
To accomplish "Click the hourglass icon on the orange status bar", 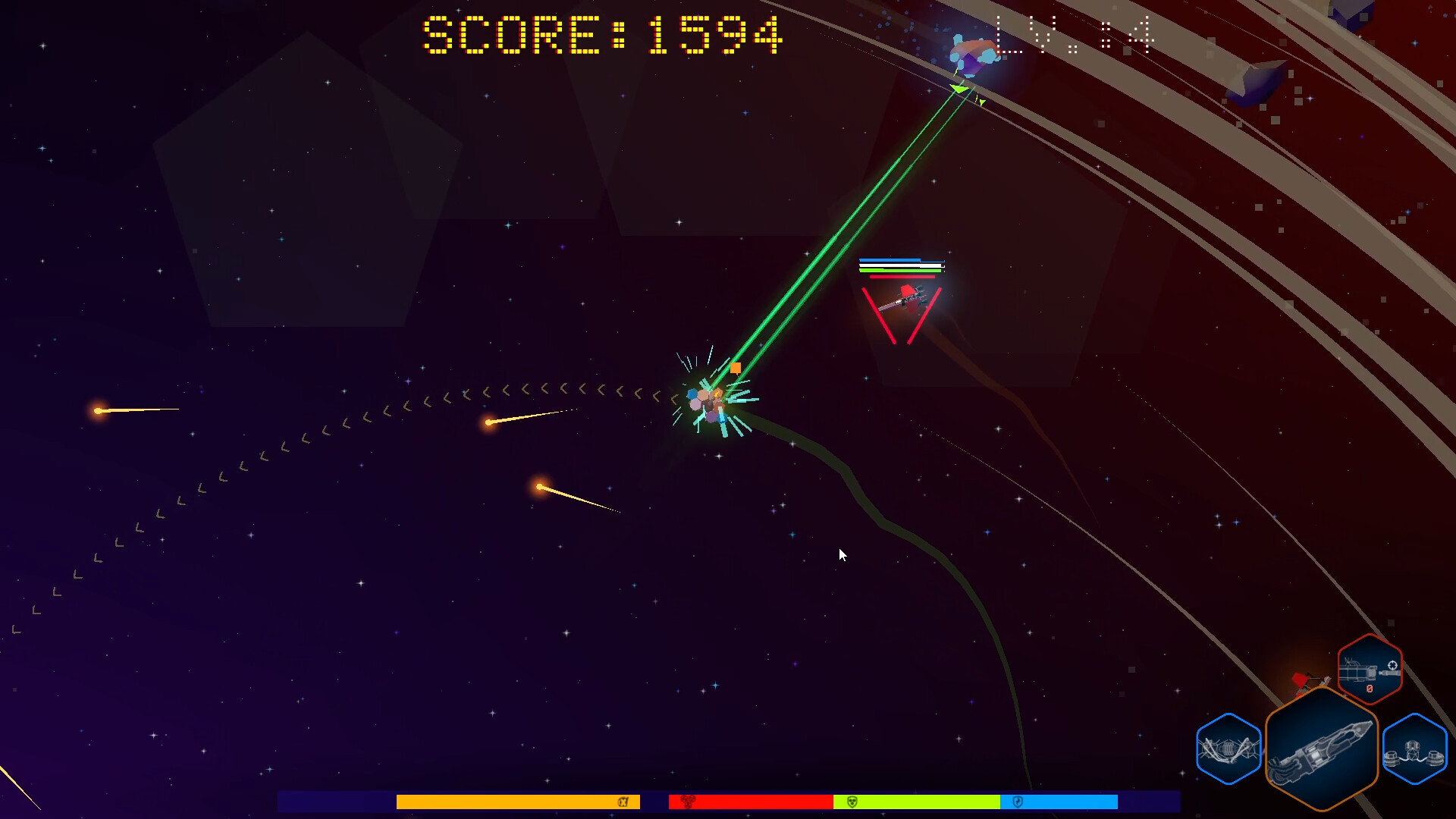I will [x=624, y=802].
